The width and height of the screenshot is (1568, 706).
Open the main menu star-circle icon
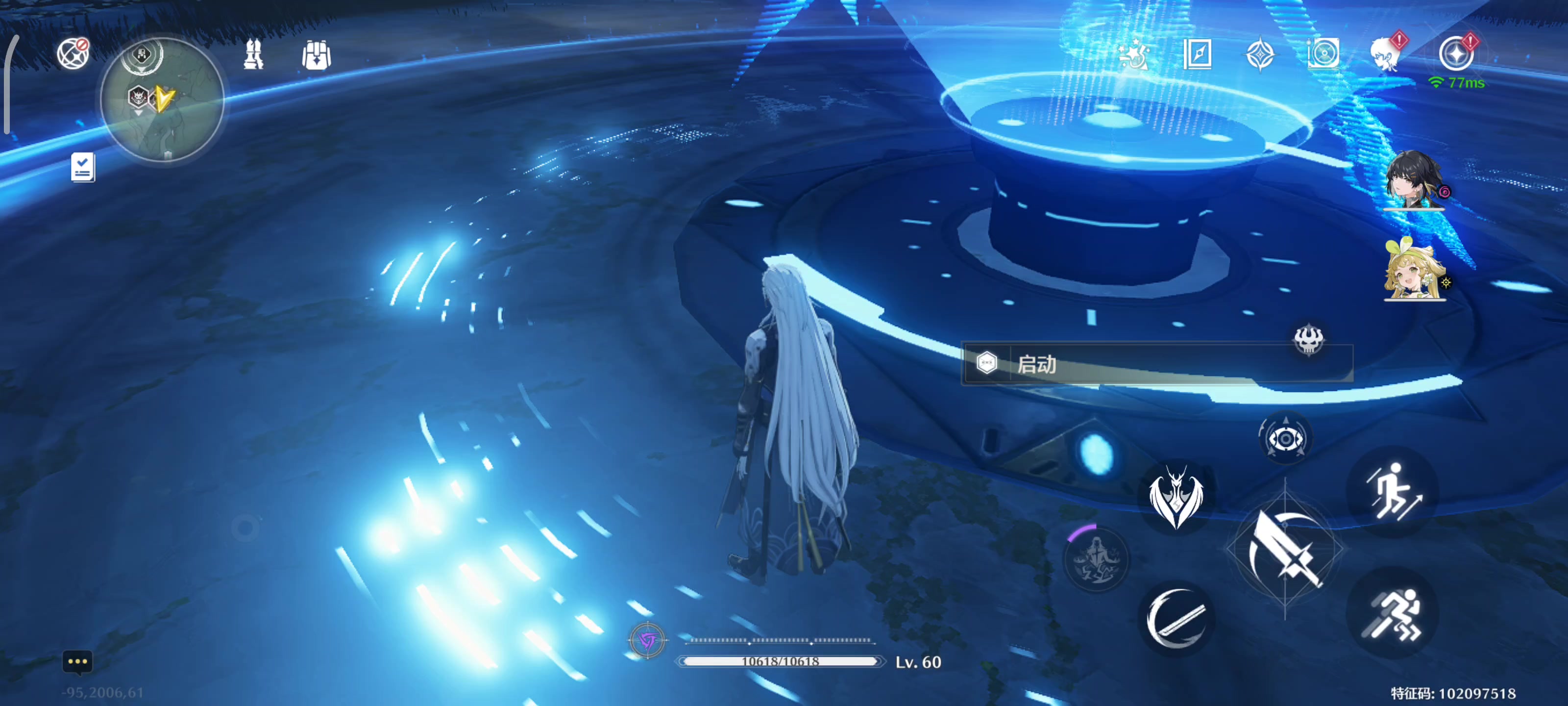coord(1455,54)
